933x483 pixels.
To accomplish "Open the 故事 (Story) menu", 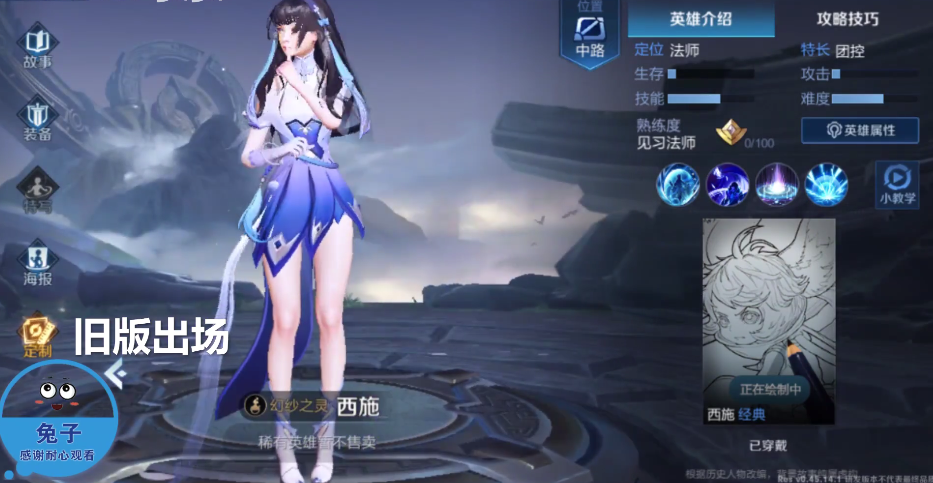I will pos(38,48).
